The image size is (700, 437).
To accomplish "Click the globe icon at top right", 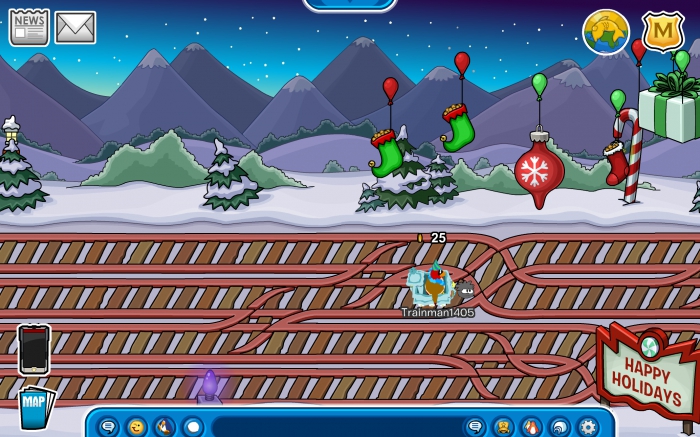I will point(605,32).
